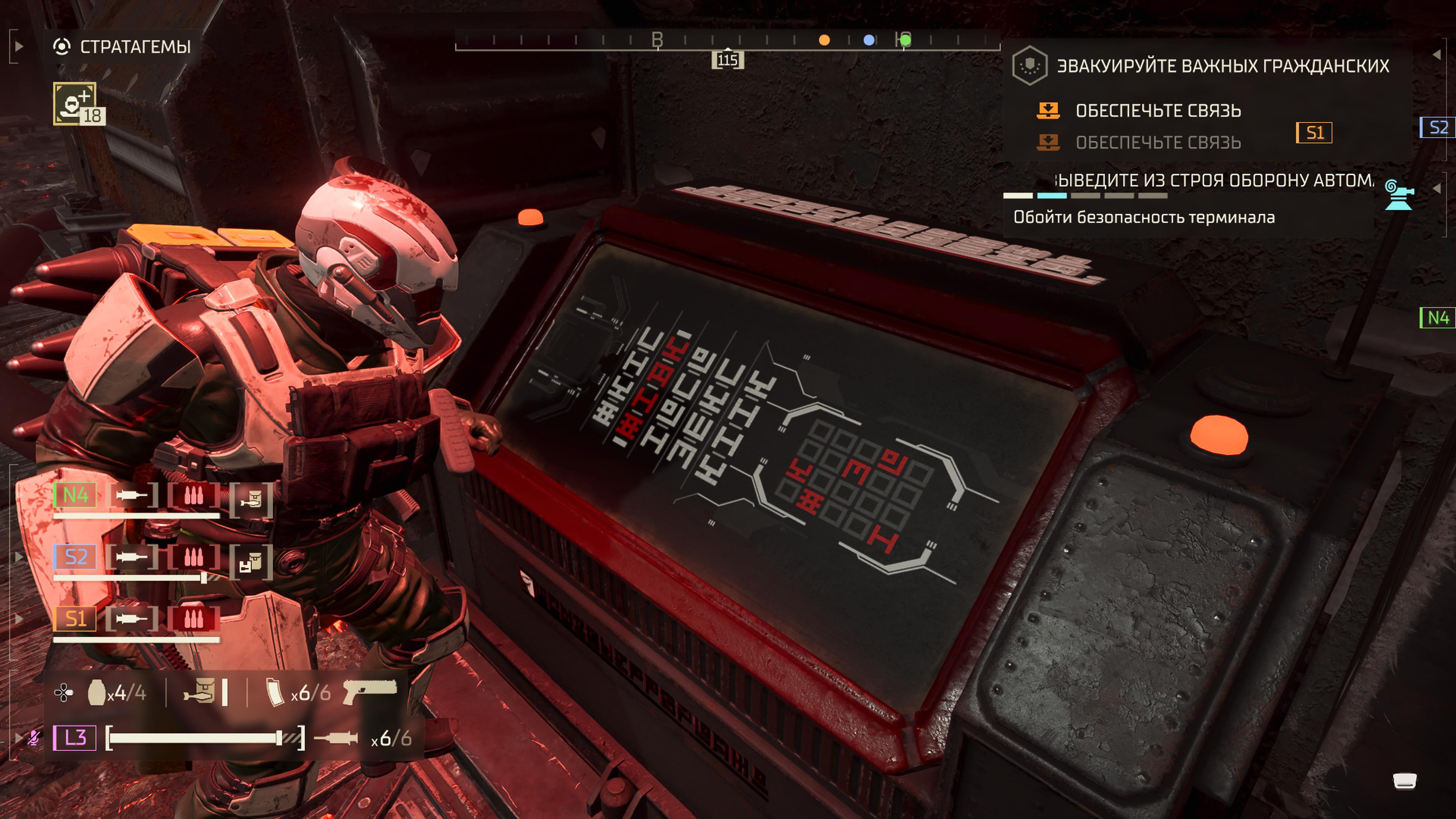Select the grenade icon
The width and height of the screenshot is (1456, 819).
(x=97, y=692)
